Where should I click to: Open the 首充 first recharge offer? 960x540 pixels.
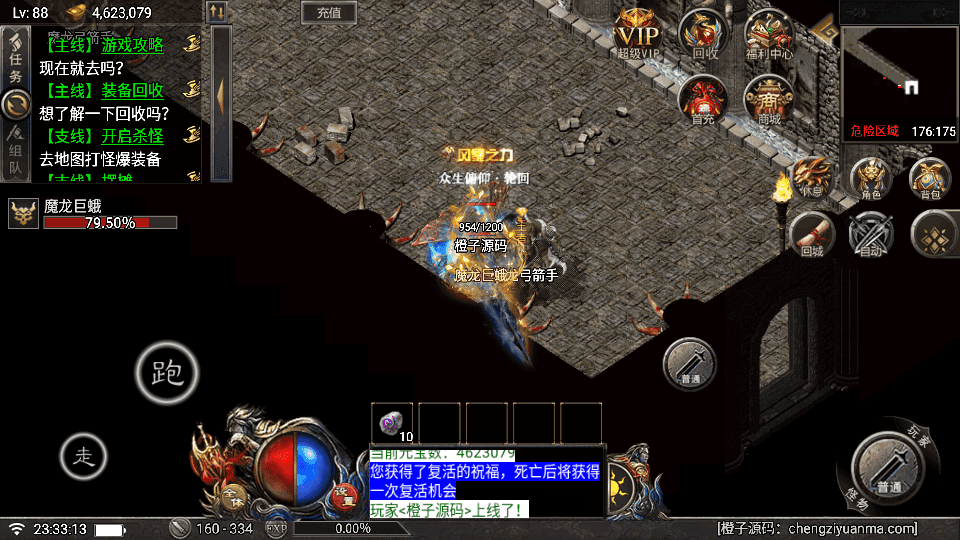point(703,100)
